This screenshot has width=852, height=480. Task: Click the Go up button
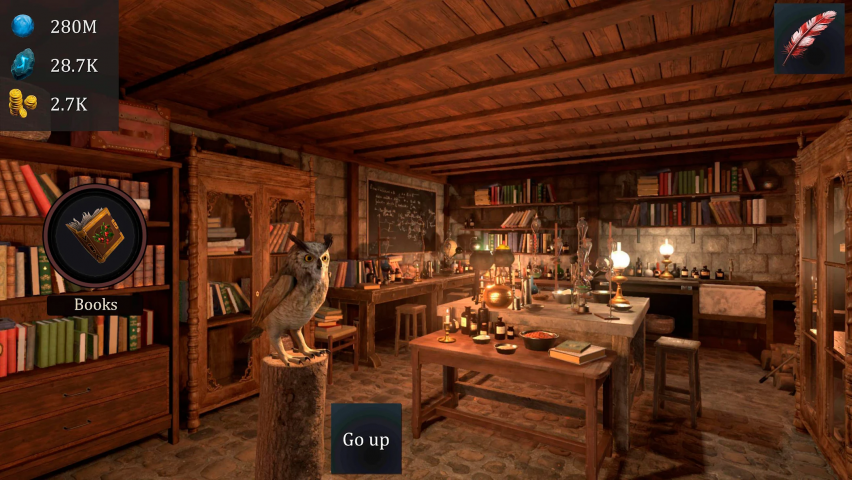(x=366, y=439)
